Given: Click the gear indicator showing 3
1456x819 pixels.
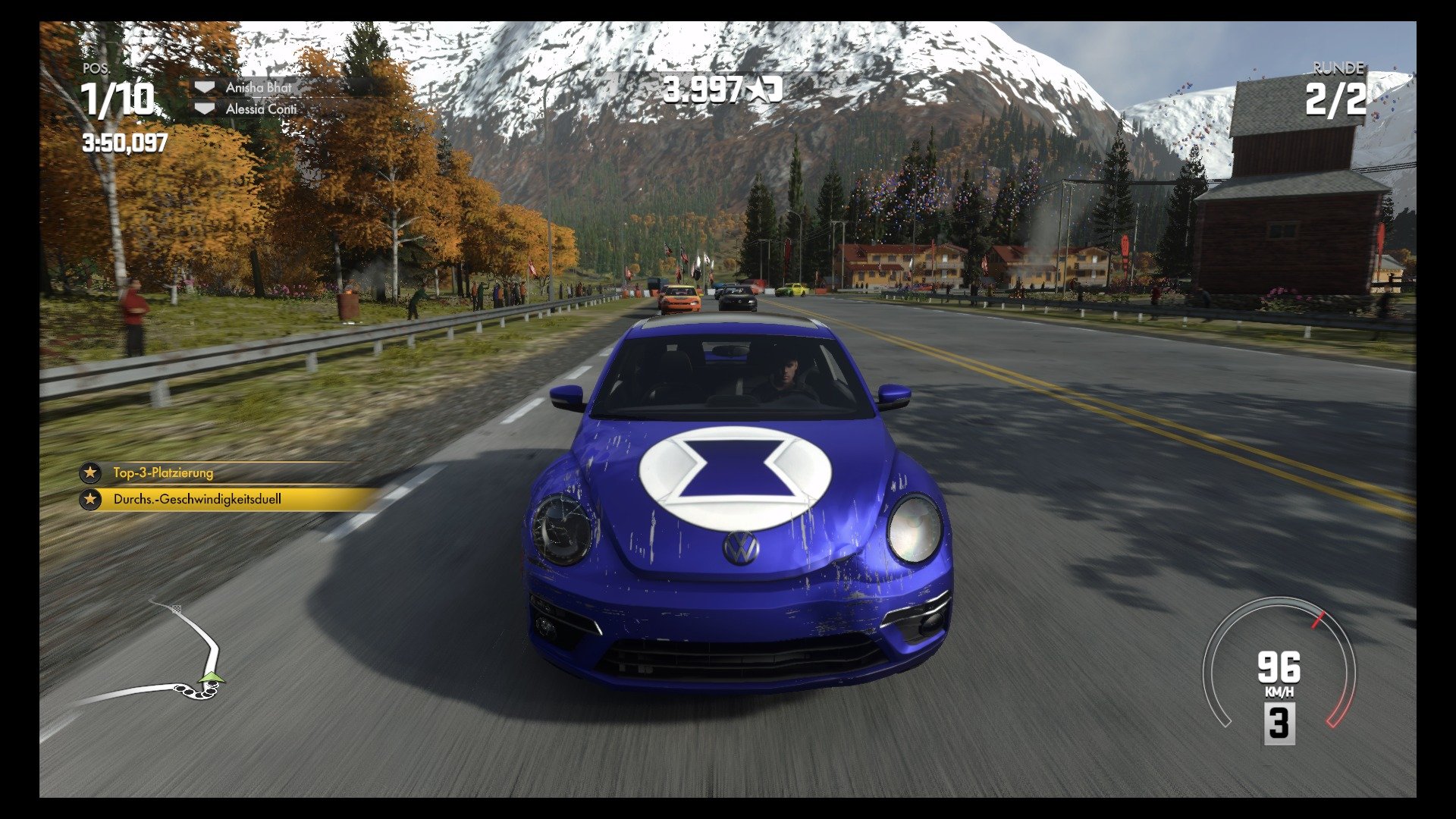Looking at the screenshot, I should 1282,723.
